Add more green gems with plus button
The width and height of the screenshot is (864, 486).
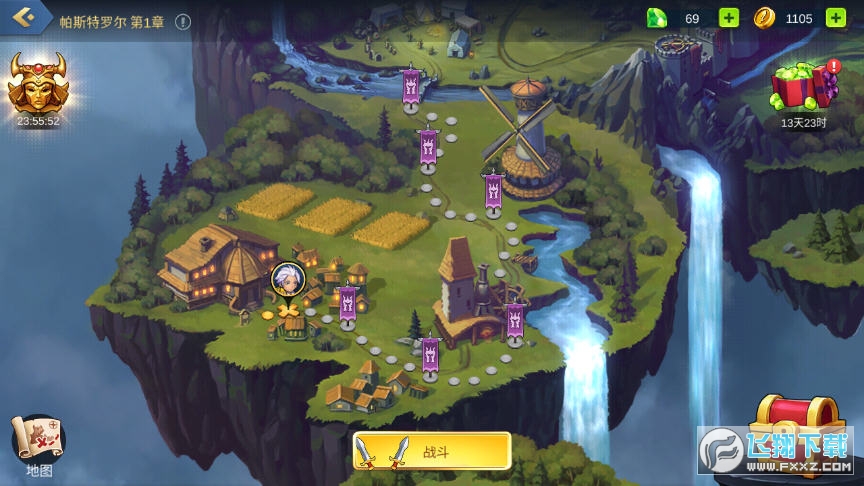click(729, 18)
